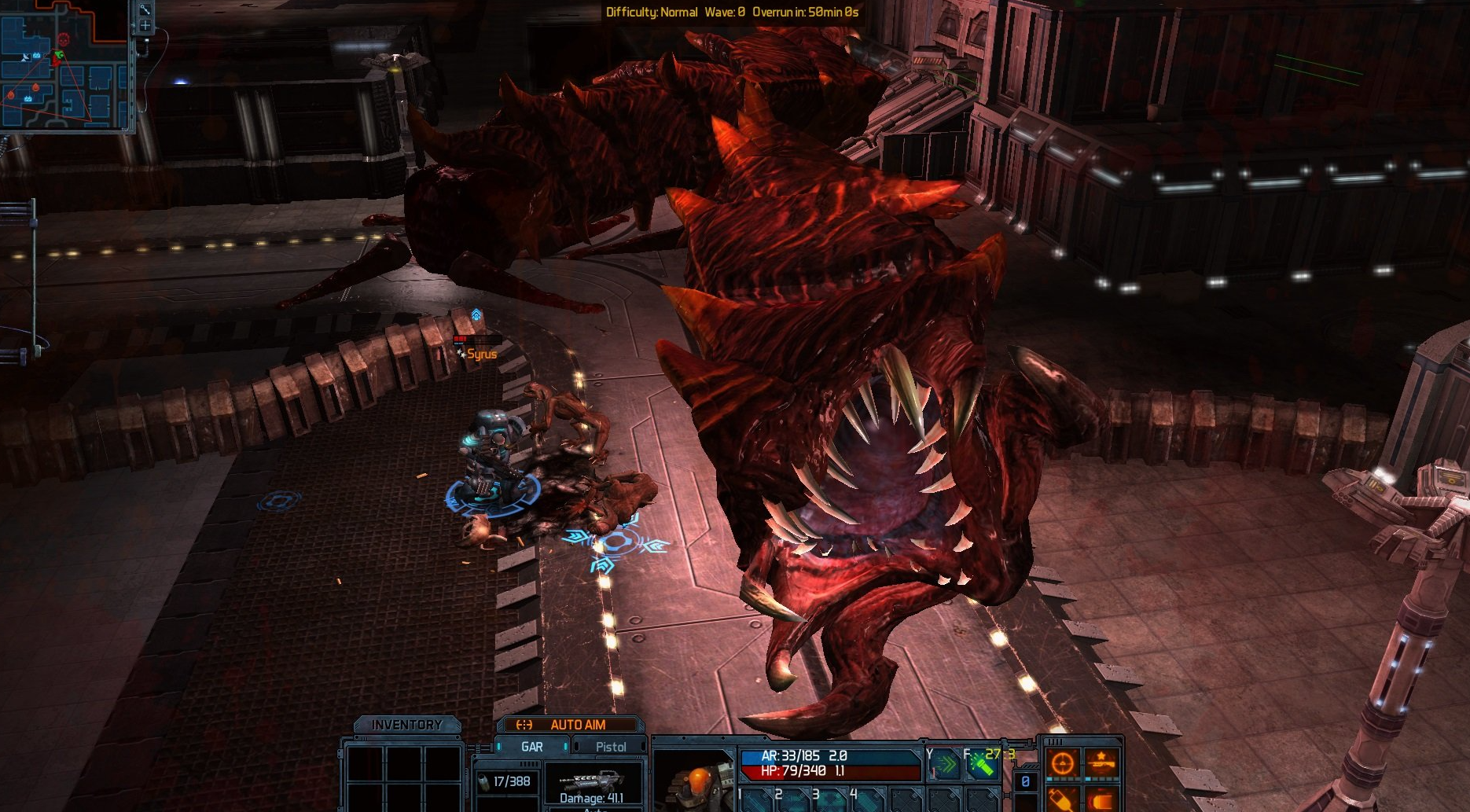Viewport: 1470px width, 812px height.
Task: Click the plus zoom icon on the minimap
Action: pyautogui.click(x=145, y=25)
